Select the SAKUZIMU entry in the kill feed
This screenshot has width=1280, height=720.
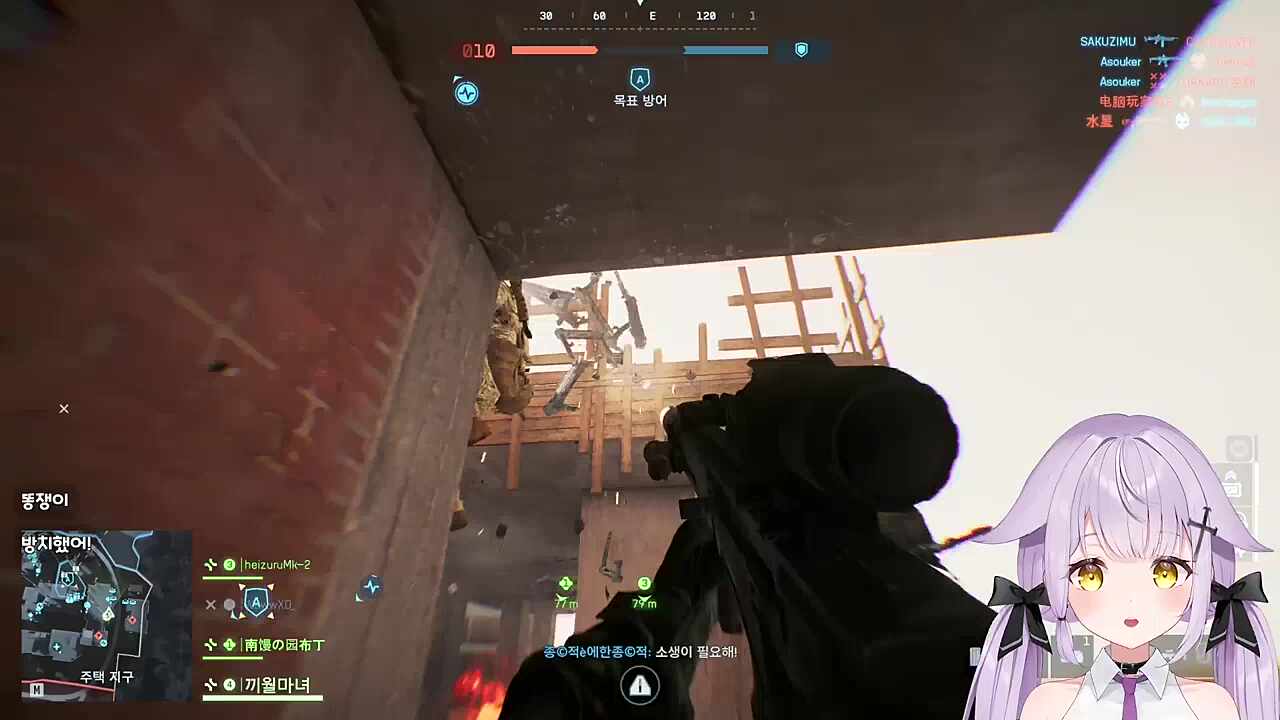tap(1107, 42)
